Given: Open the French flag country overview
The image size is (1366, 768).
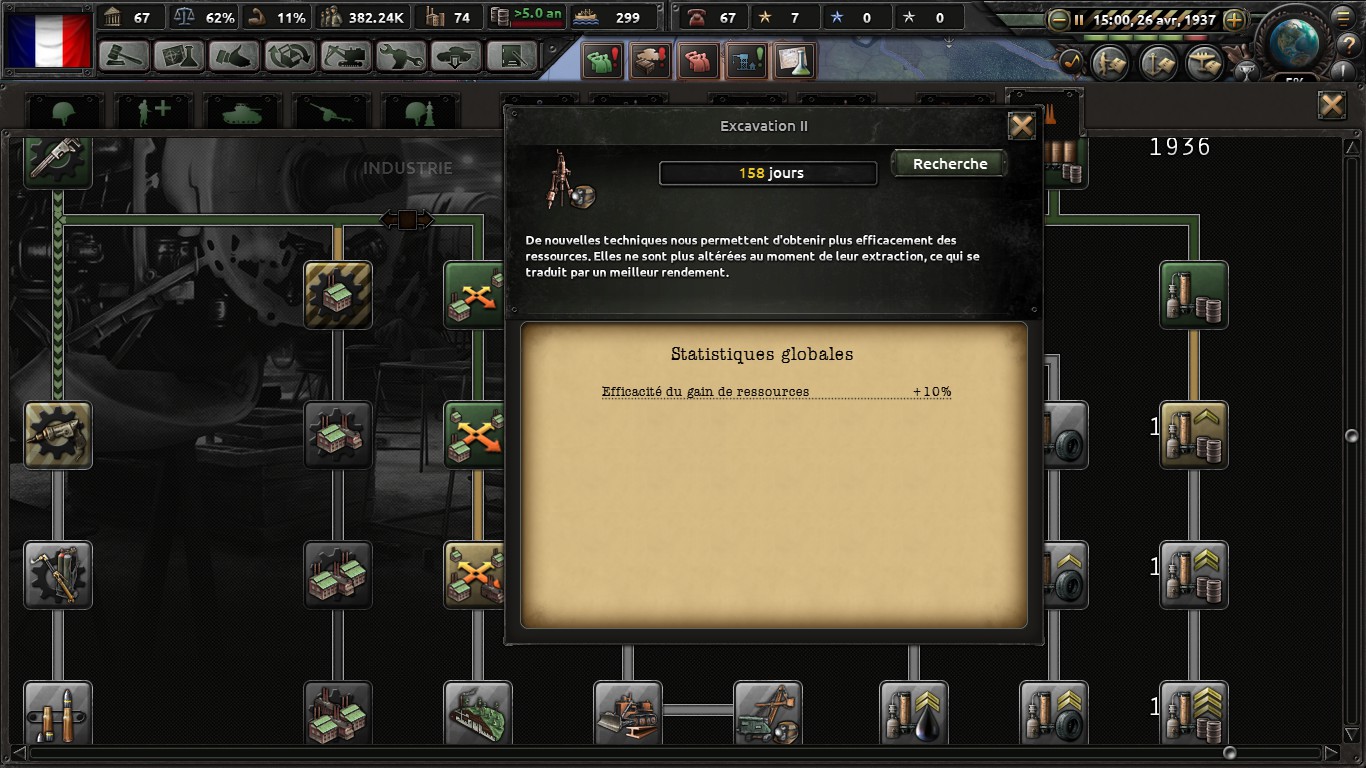Looking at the screenshot, I should (49, 40).
